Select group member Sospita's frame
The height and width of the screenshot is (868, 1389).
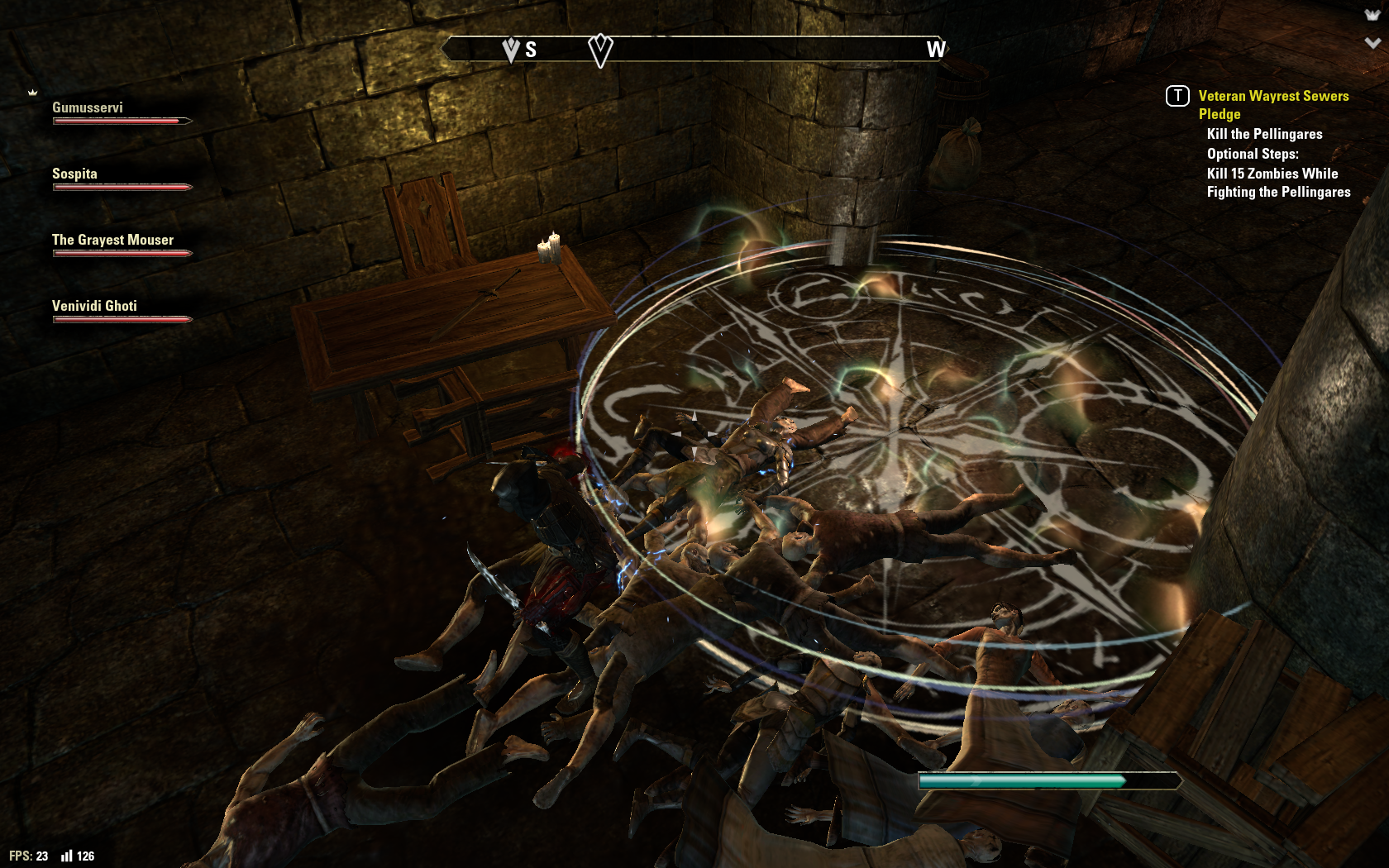(x=121, y=179)
